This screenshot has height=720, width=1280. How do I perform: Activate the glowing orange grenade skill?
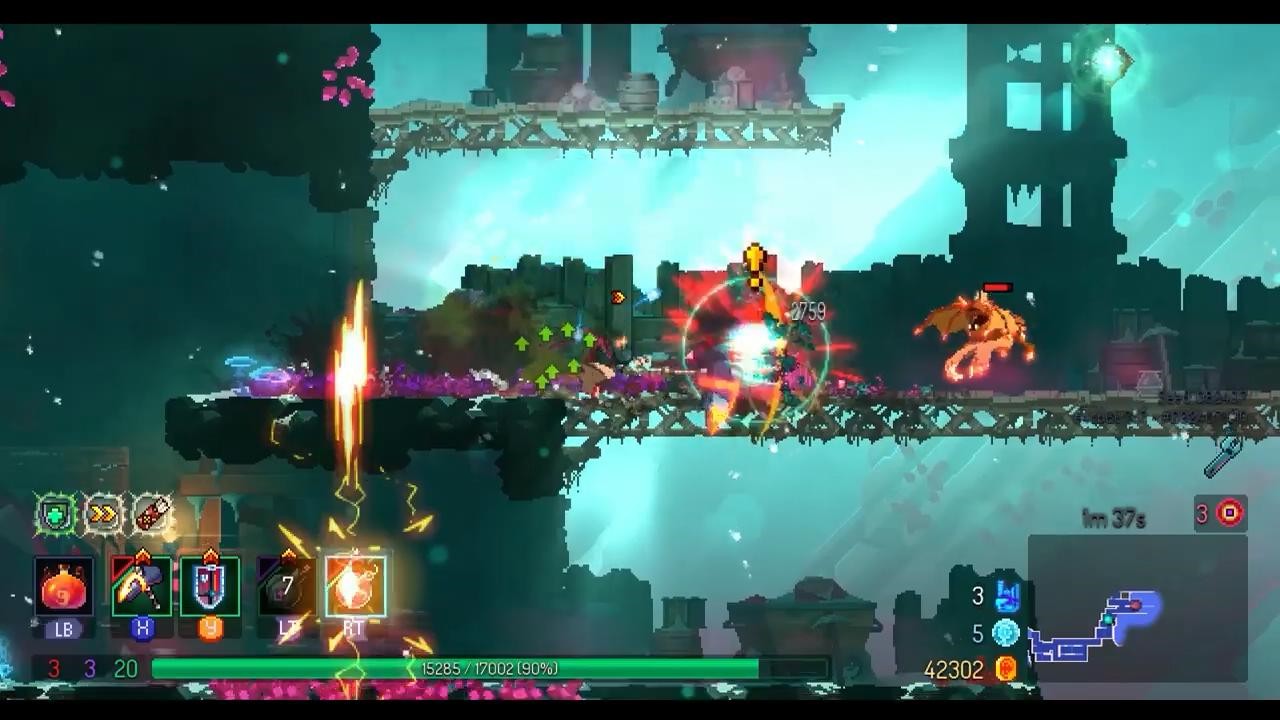coord(355,587)
